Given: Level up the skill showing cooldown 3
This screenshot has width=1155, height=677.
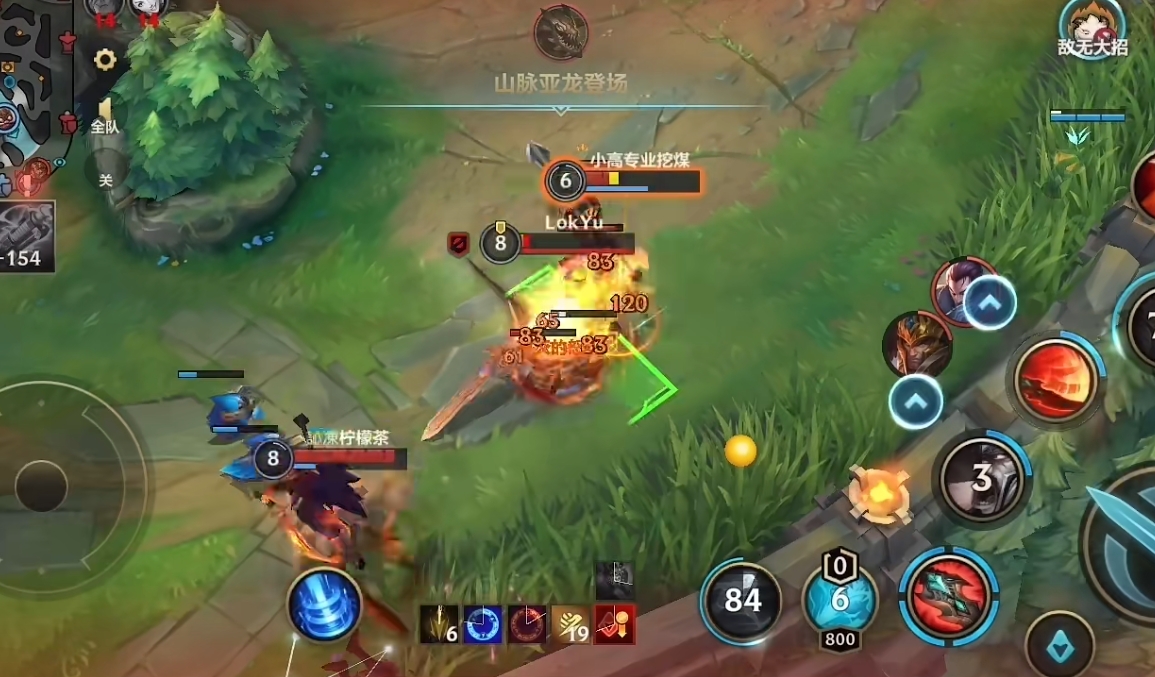Looking at the screenshot, I should tap(916, 402).
